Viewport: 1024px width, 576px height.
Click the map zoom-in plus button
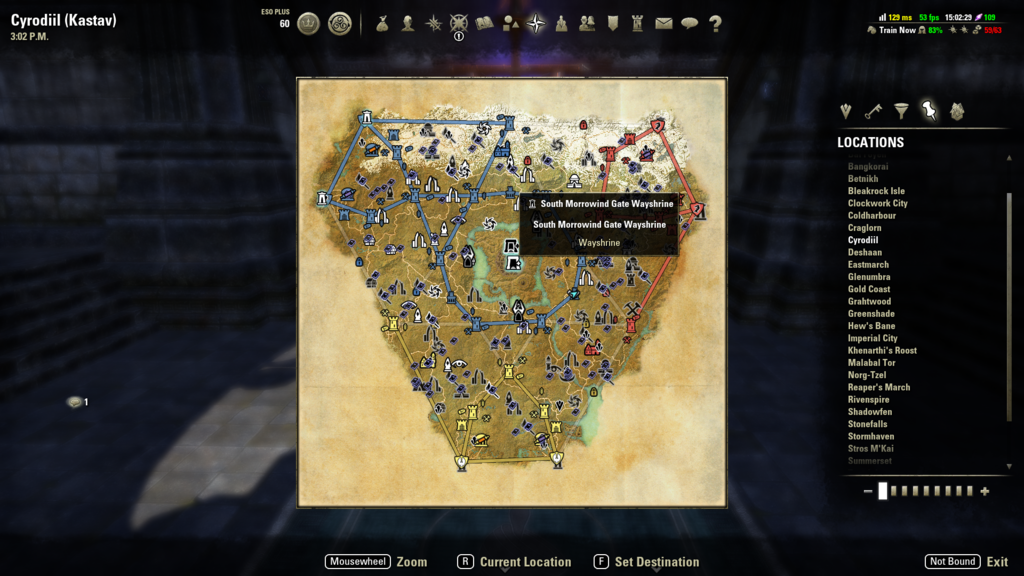pos(985,491)
